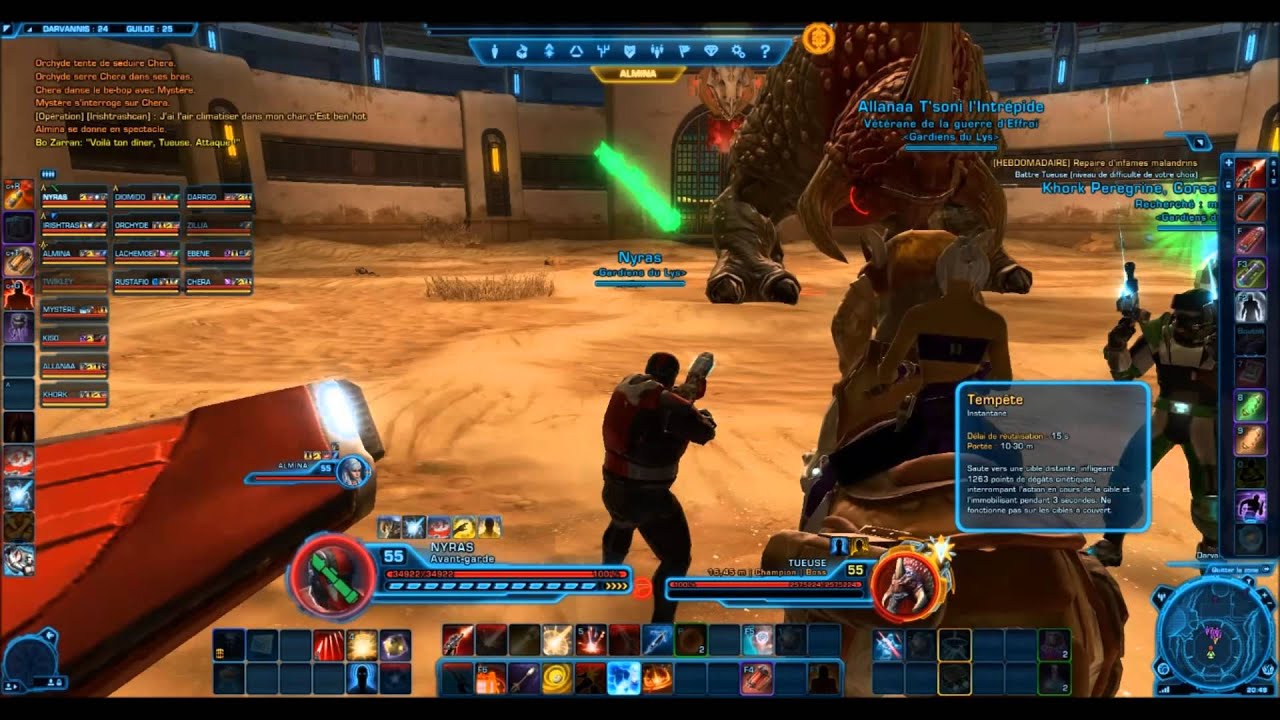1280x720 pixels.
Task: Activate the glowing blue burst ability
Action: click(x=623, y=679)
